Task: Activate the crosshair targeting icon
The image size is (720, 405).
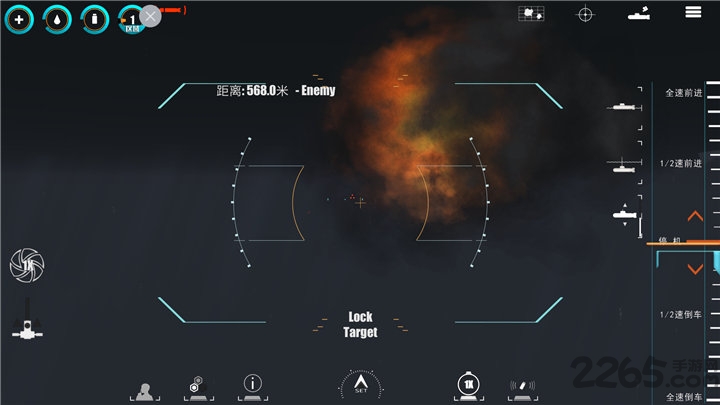Action: (585, 14)
